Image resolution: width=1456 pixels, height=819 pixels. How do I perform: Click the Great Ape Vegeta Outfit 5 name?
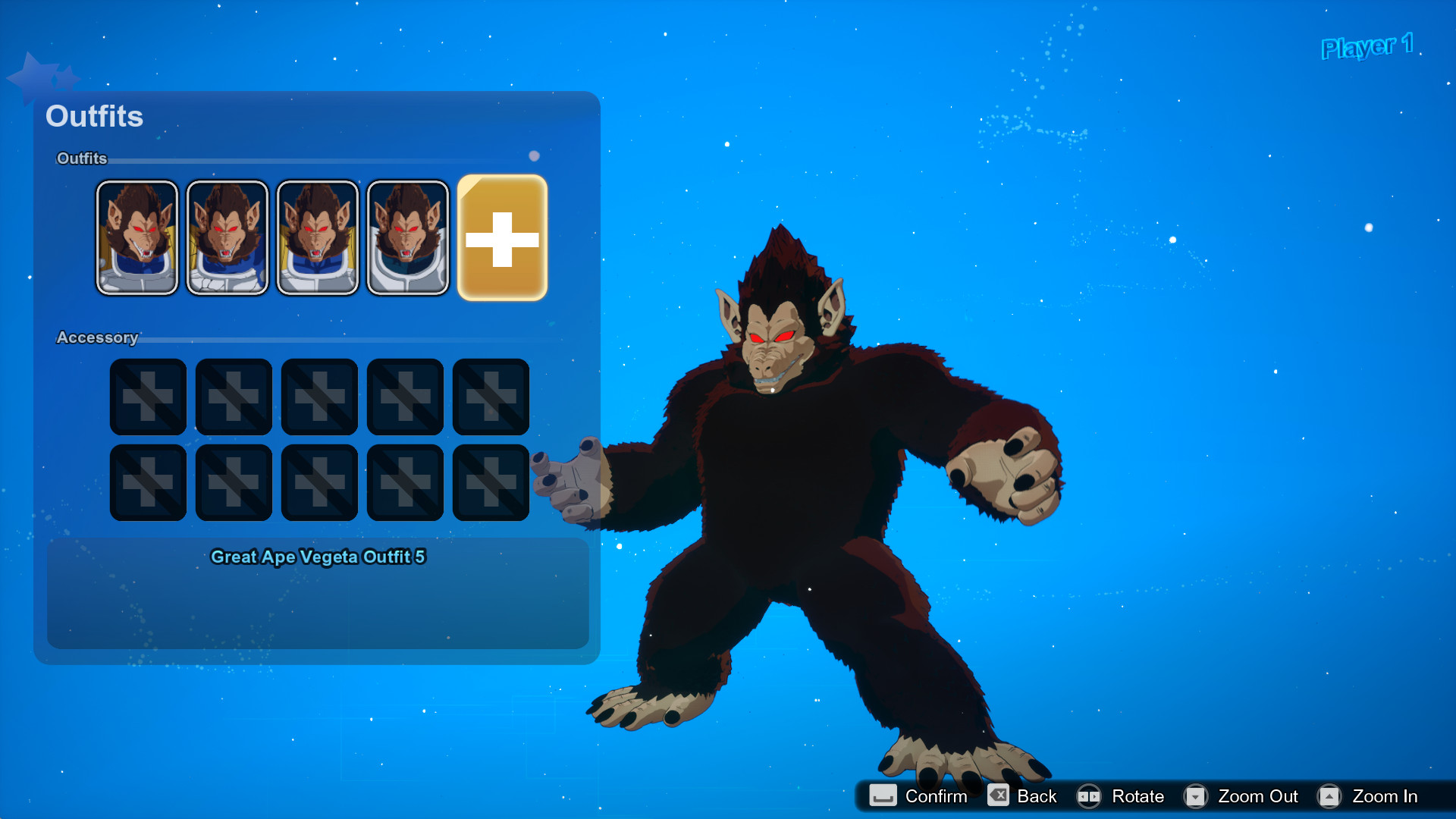click(319, 556)
